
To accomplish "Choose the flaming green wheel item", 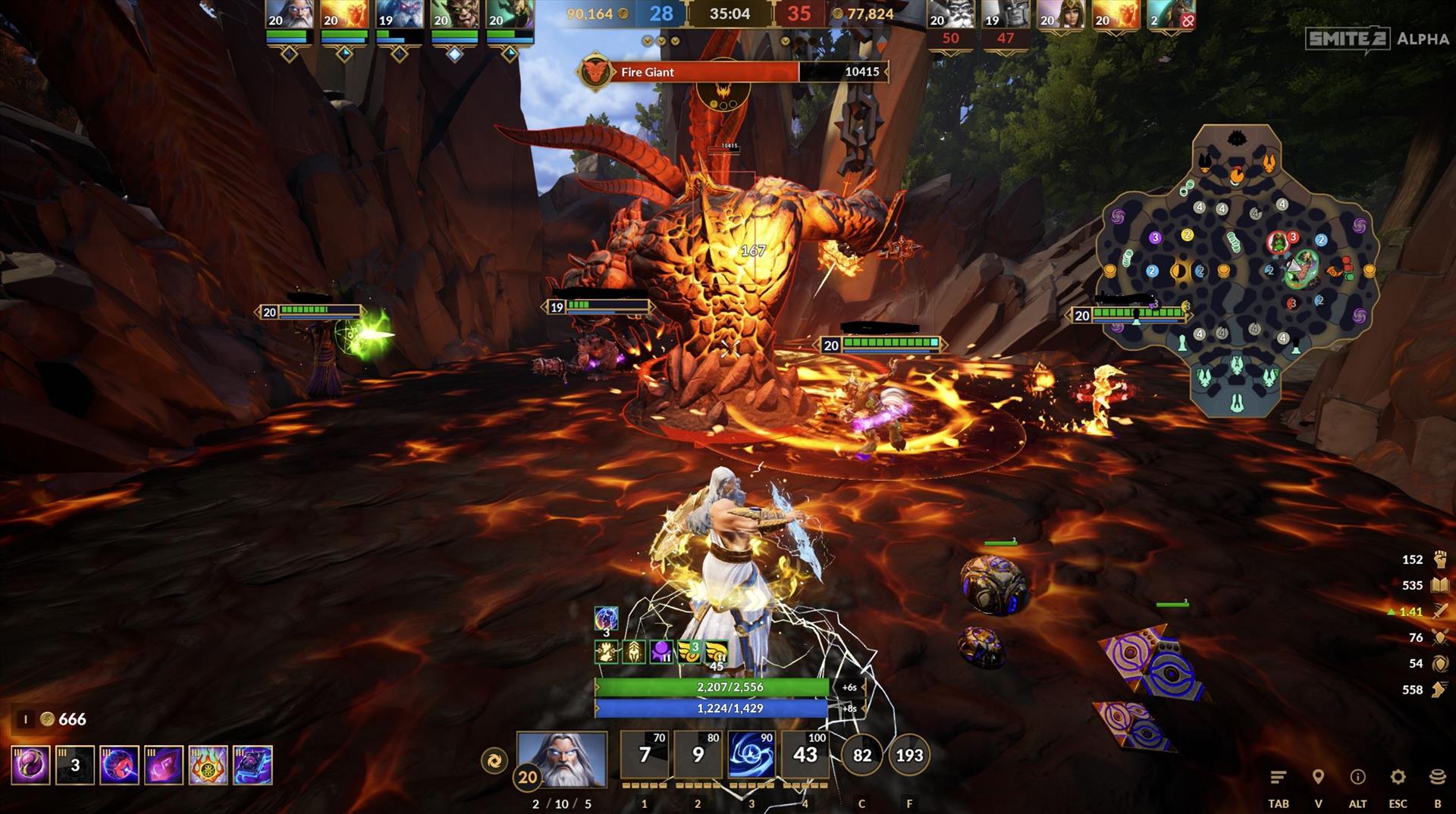I will pyautogui.click(x=208, y=765).
